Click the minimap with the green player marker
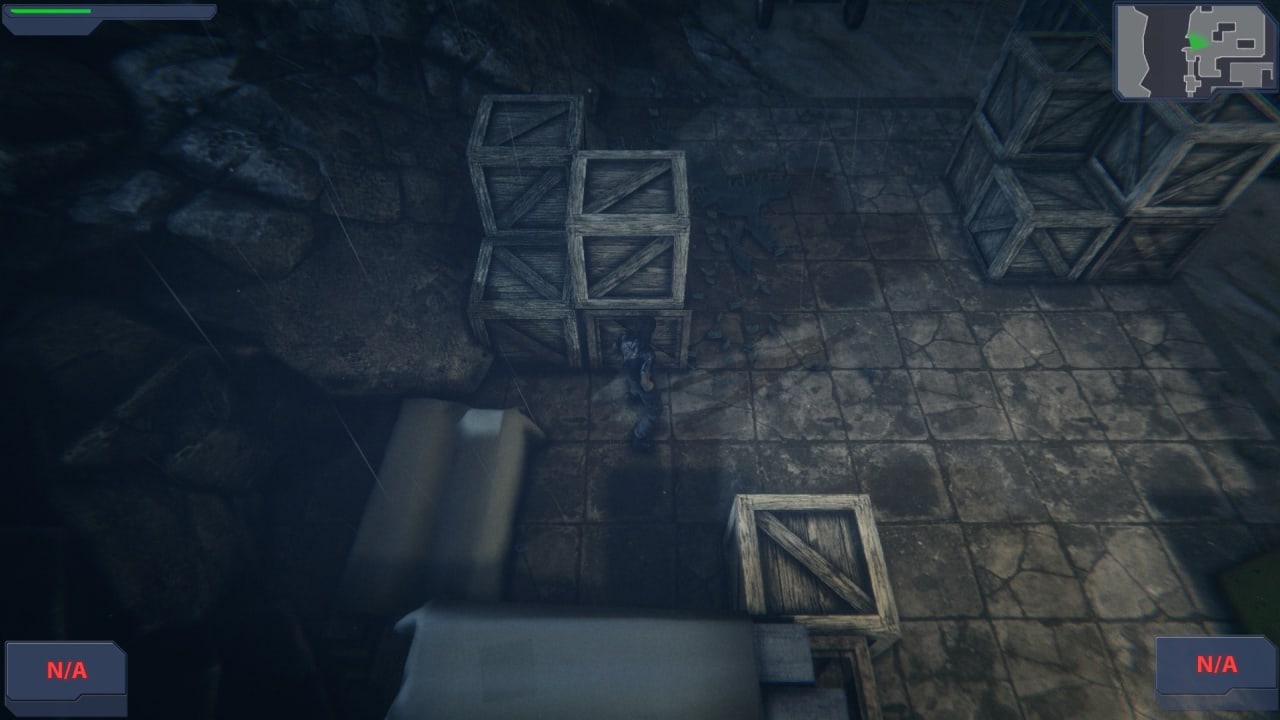1280x720 pixels. [1195, 50]
